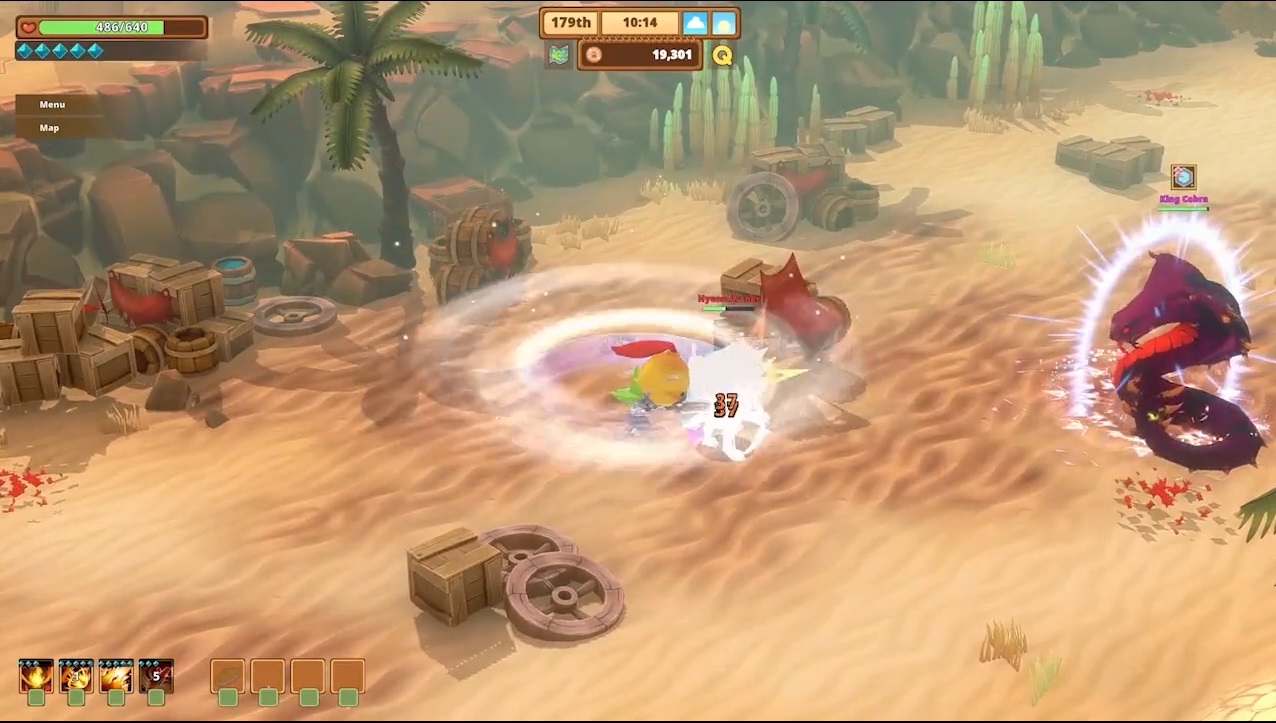Activate the first fire burst skill

point(36,676)
